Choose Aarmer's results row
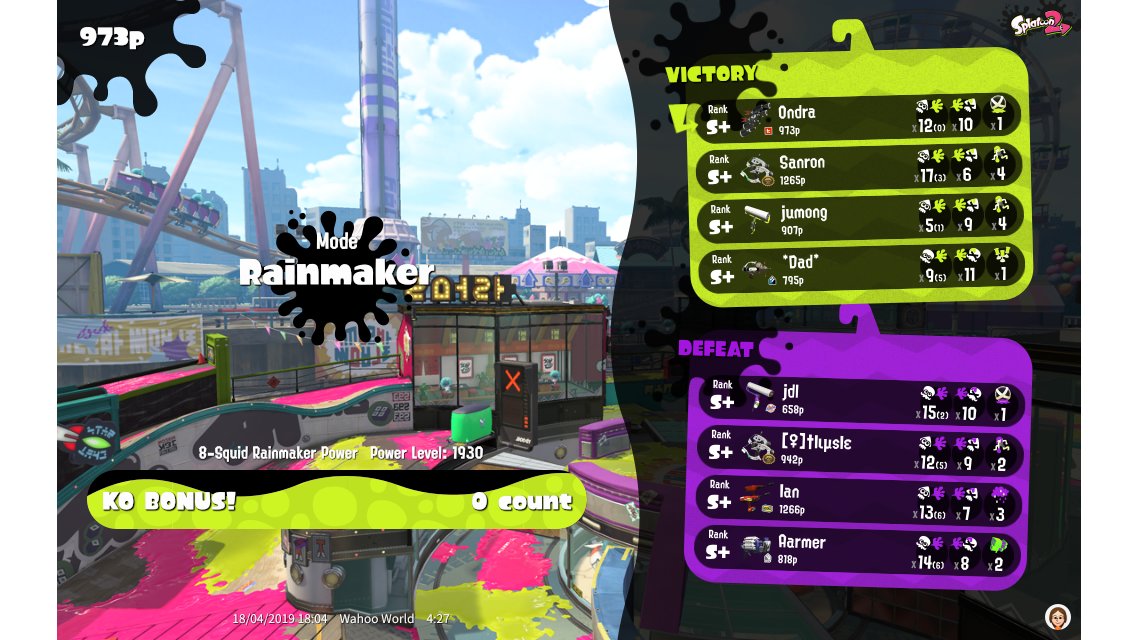 tap(860, 548)
